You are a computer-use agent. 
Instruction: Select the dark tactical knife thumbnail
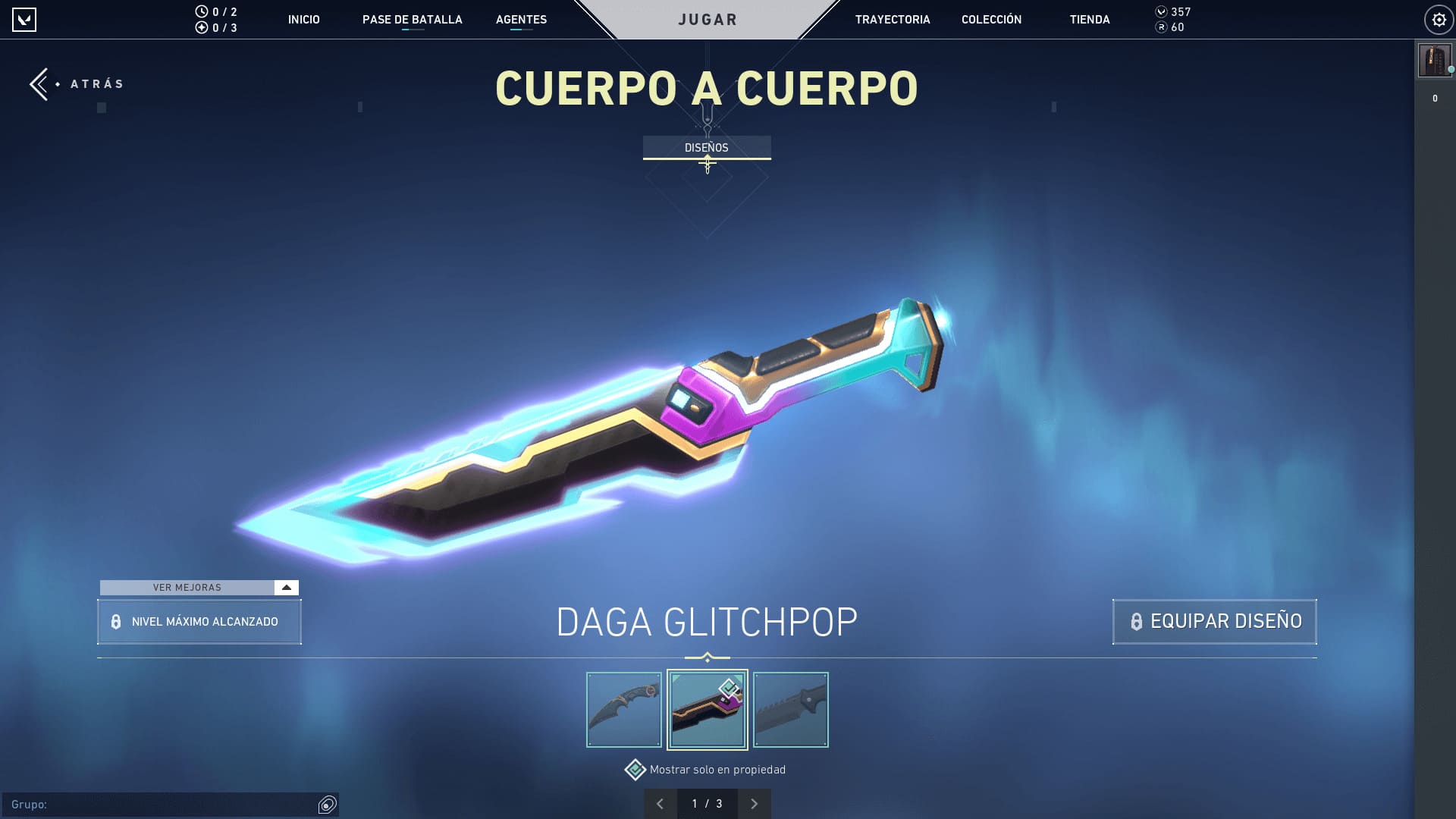790,710
